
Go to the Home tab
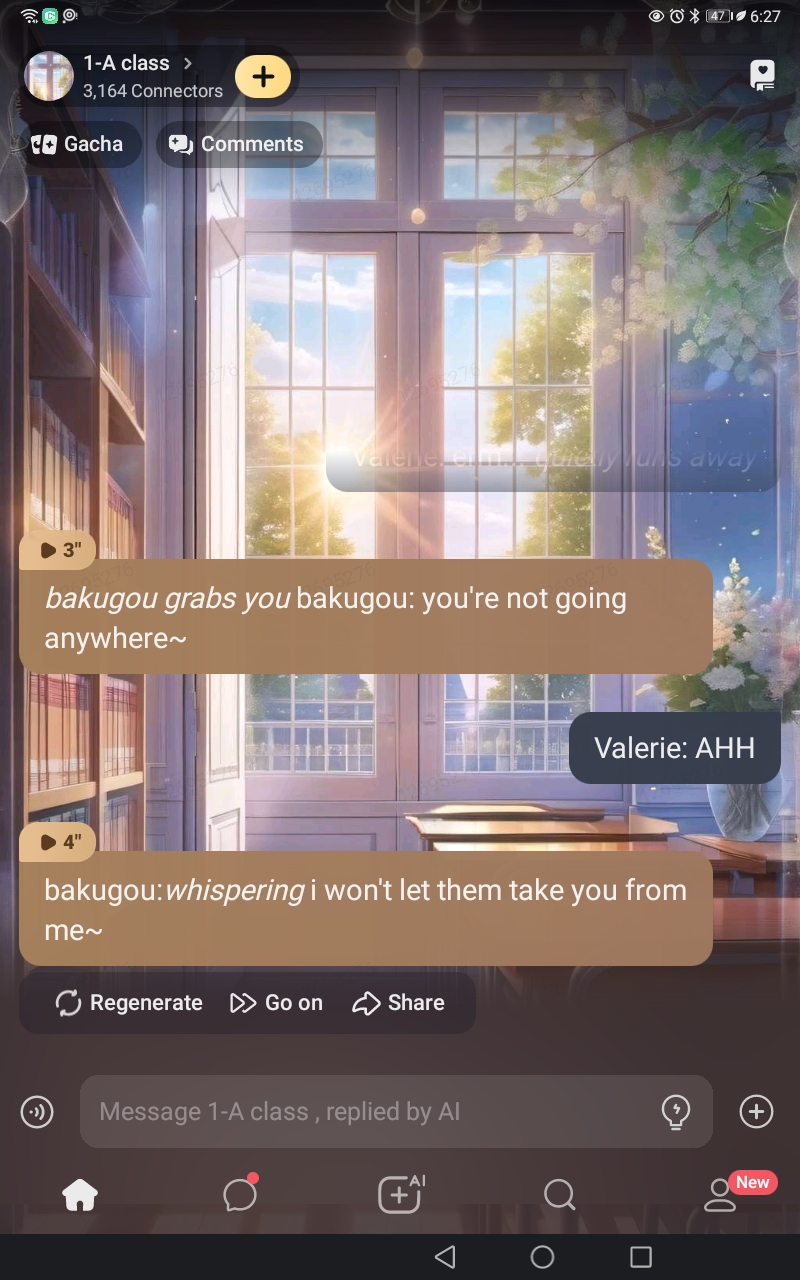coord(80,1194)
